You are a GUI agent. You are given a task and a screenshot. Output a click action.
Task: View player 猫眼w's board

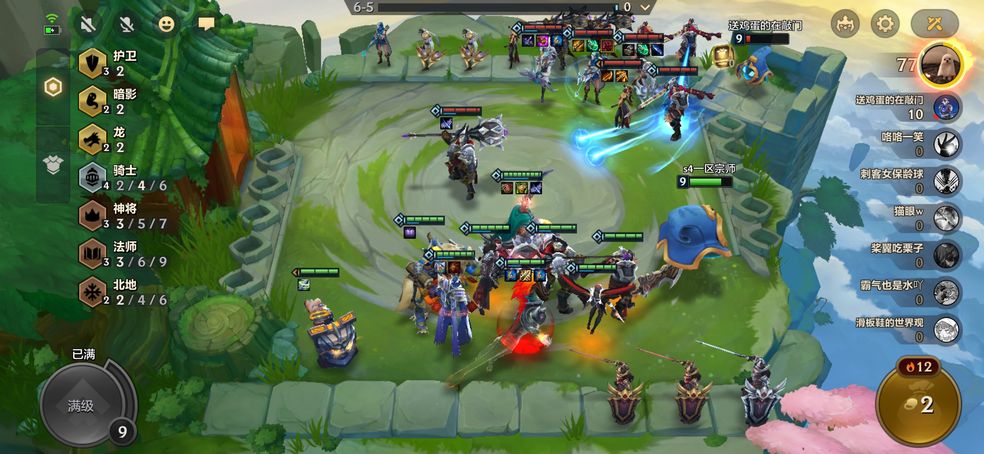point(946,218)
